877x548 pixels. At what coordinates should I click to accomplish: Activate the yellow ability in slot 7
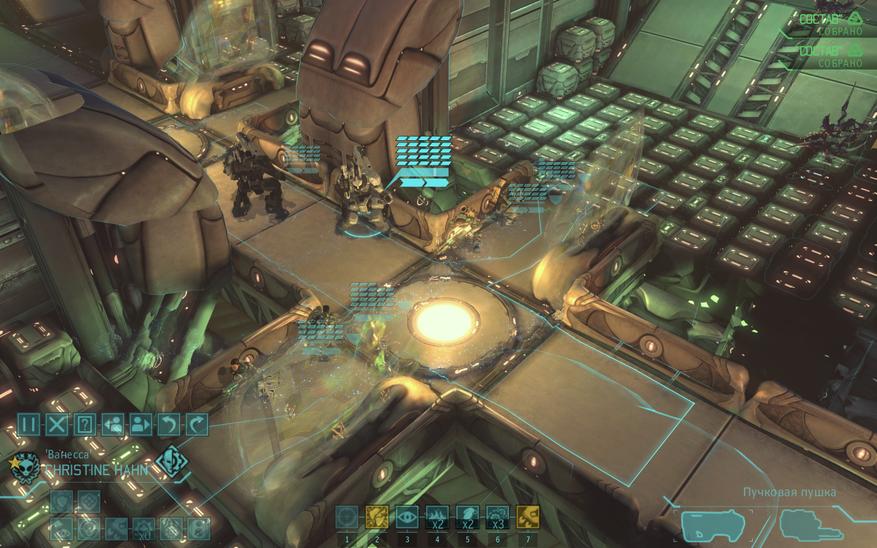pos(527,516)
